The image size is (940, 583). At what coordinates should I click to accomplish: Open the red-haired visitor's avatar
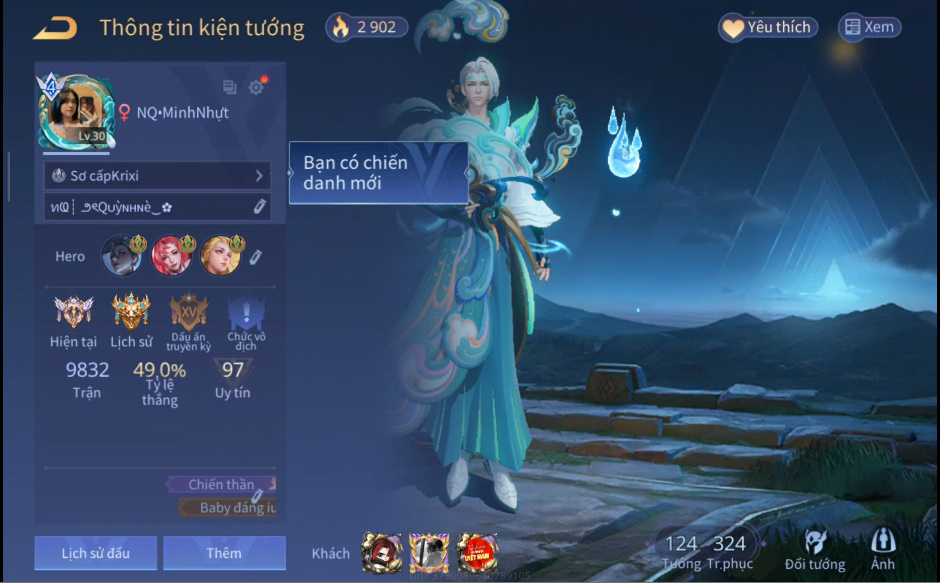tap(381, 553)
